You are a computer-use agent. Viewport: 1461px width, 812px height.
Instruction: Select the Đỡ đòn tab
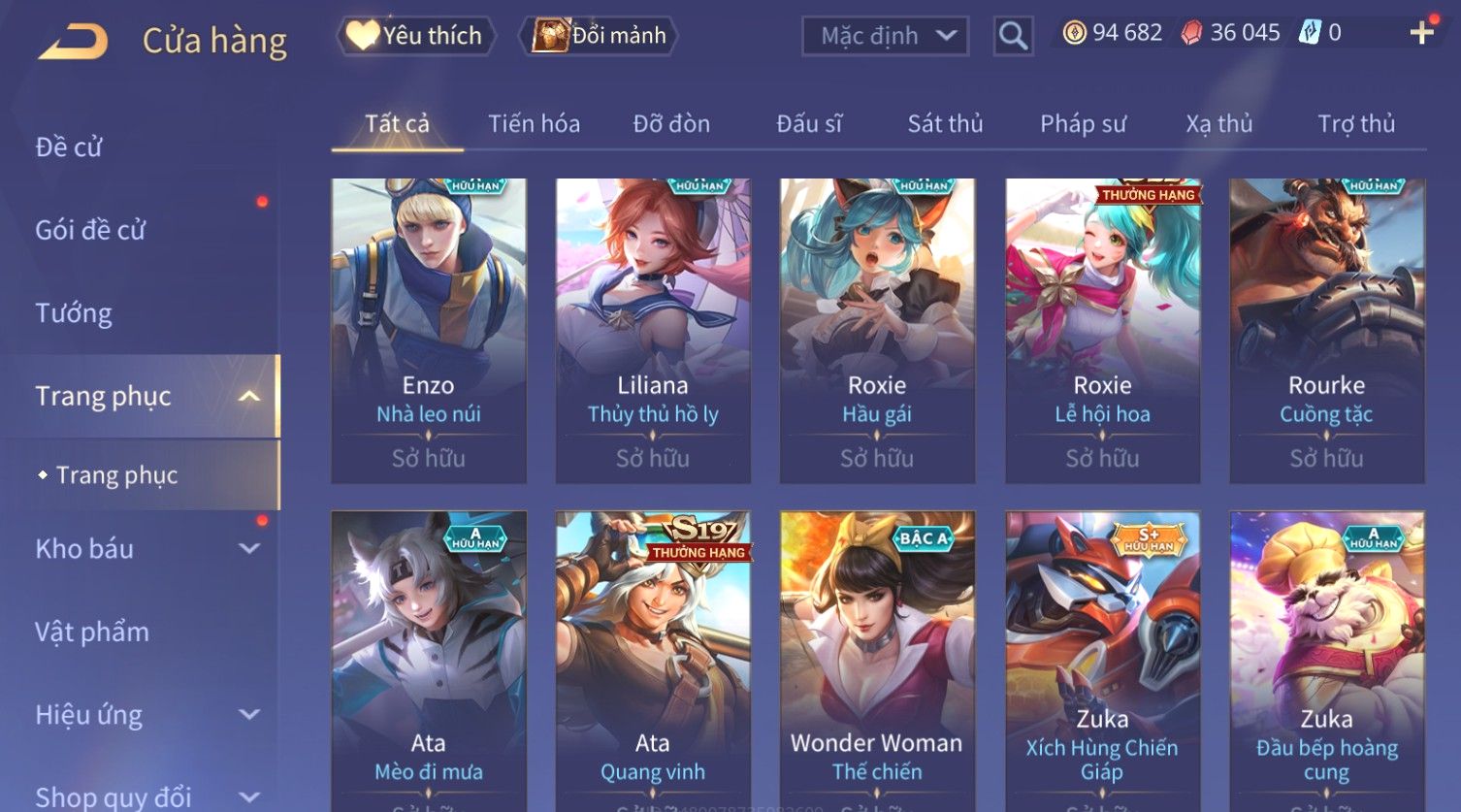pos(671,124)
